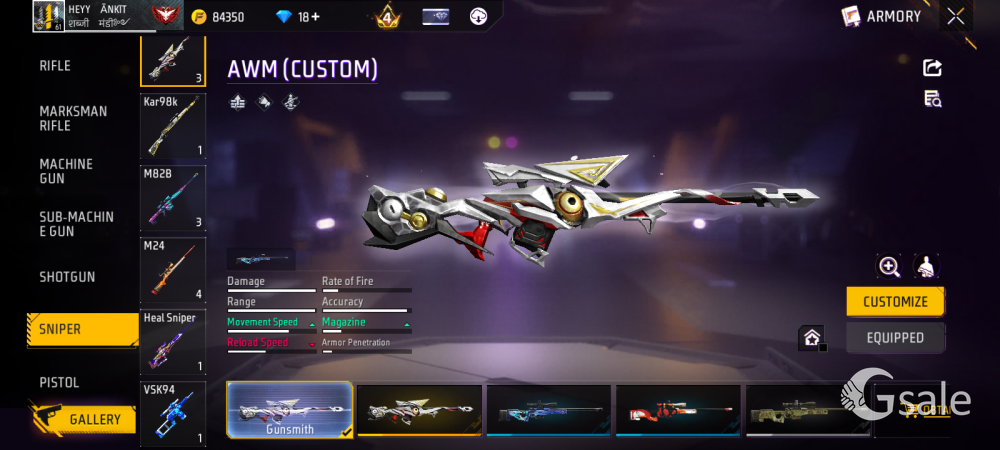1000x450 pixels.
Task: Pick the Heal Sniper thumbnail
Action: 173,342
